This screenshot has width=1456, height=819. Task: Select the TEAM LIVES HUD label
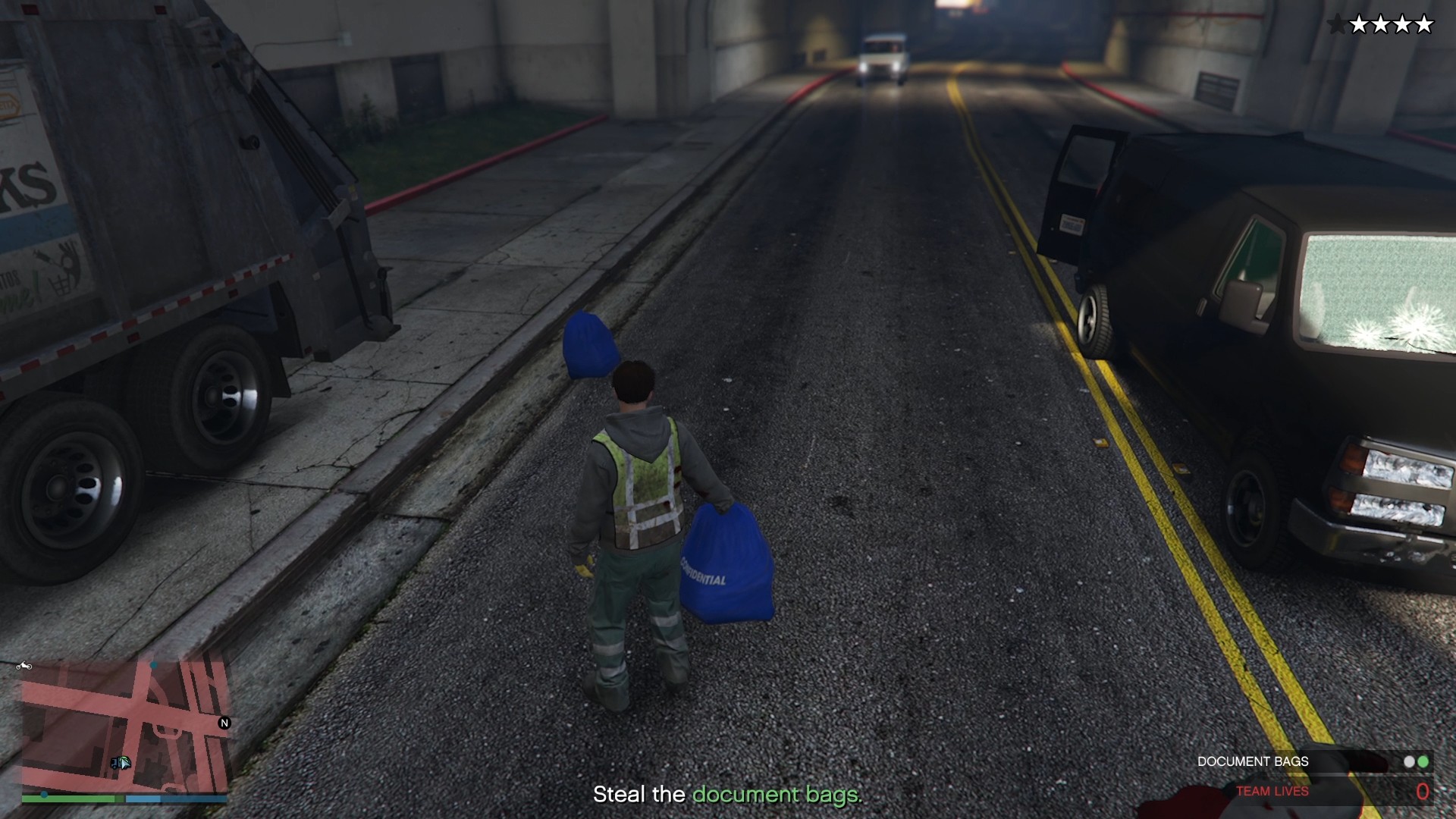coord(1272,792)
